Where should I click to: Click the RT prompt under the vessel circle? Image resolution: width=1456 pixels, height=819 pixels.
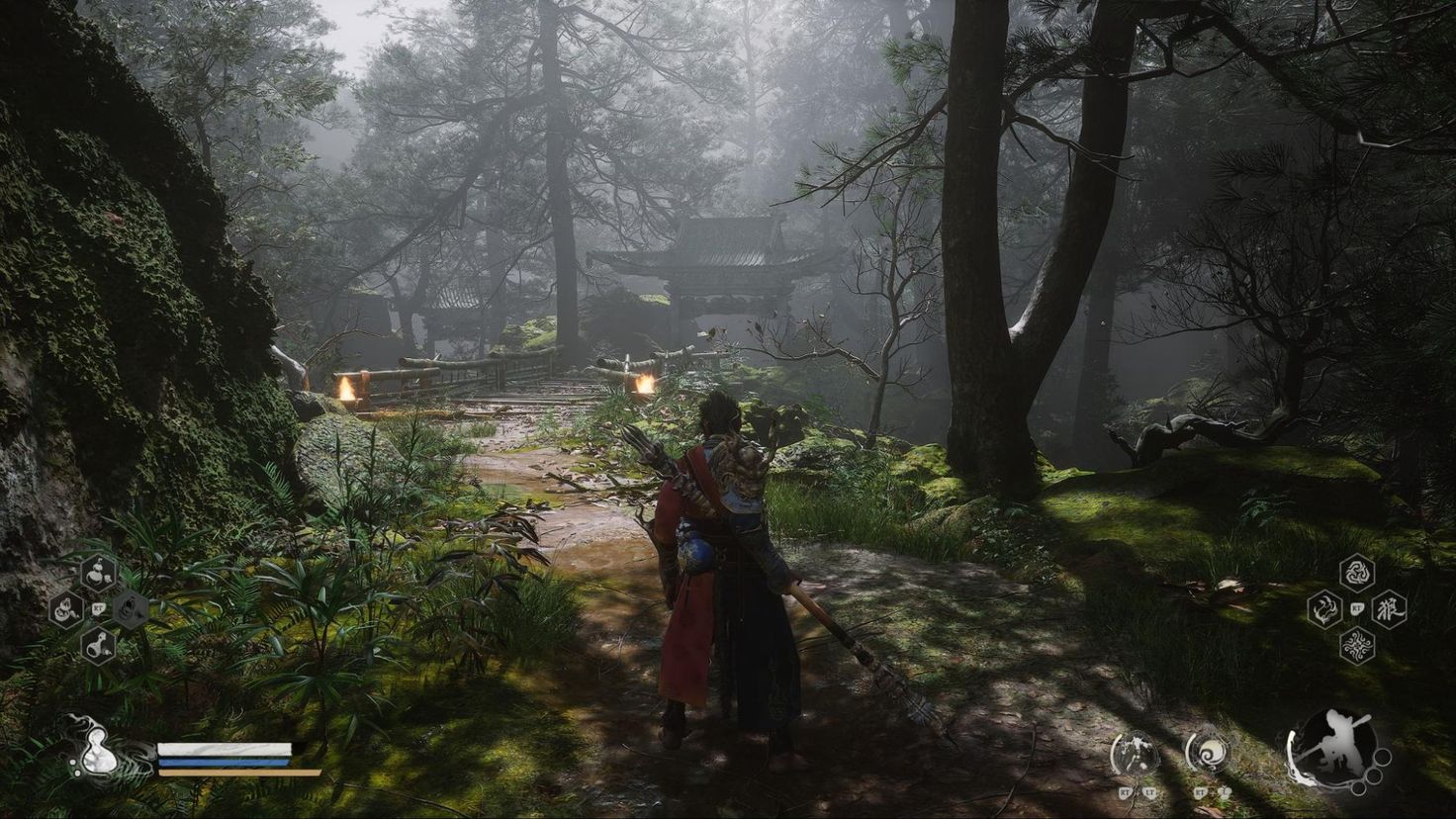1200,794
